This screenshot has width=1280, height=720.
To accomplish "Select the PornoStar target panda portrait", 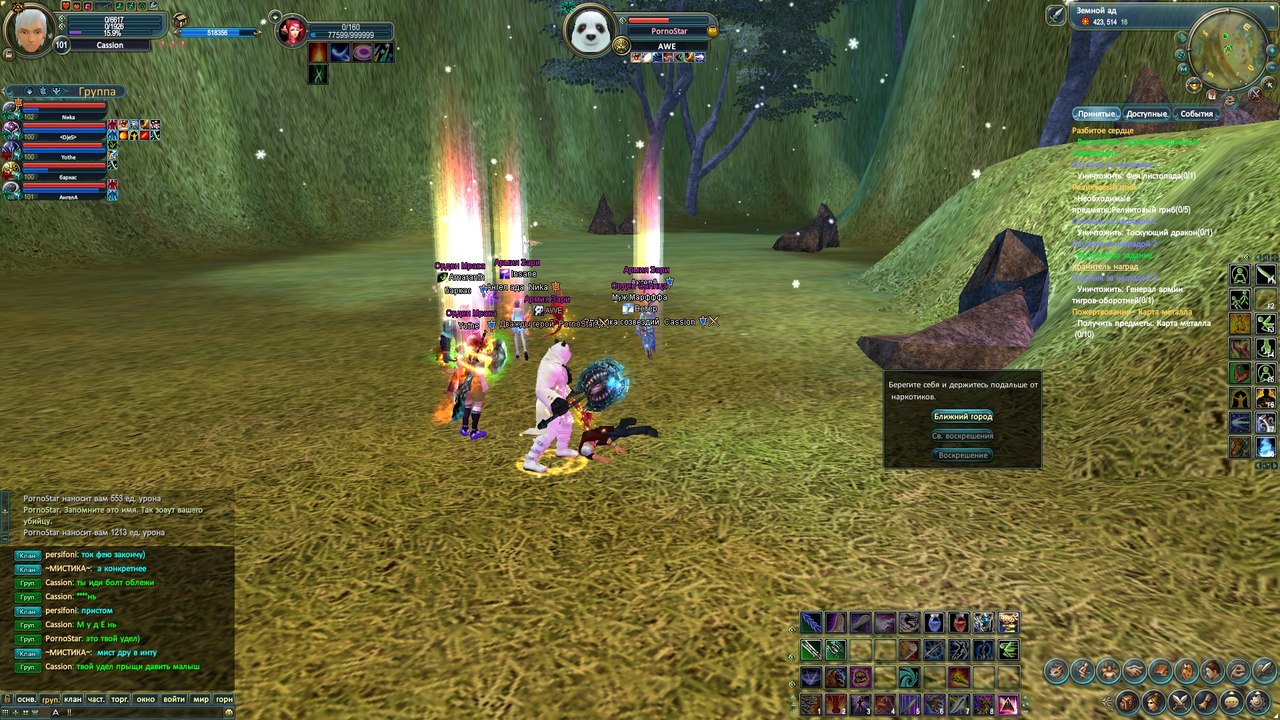I will (588, 30).
